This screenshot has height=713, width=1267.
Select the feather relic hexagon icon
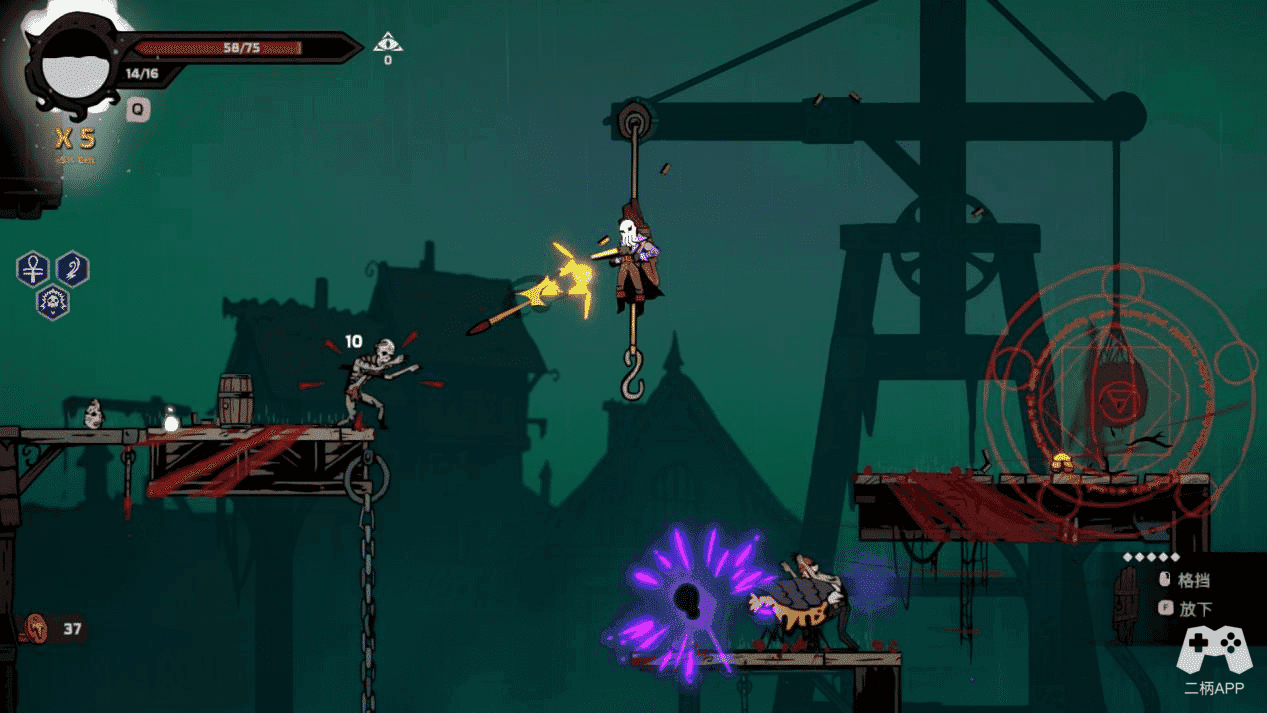[x=72, y=269]
